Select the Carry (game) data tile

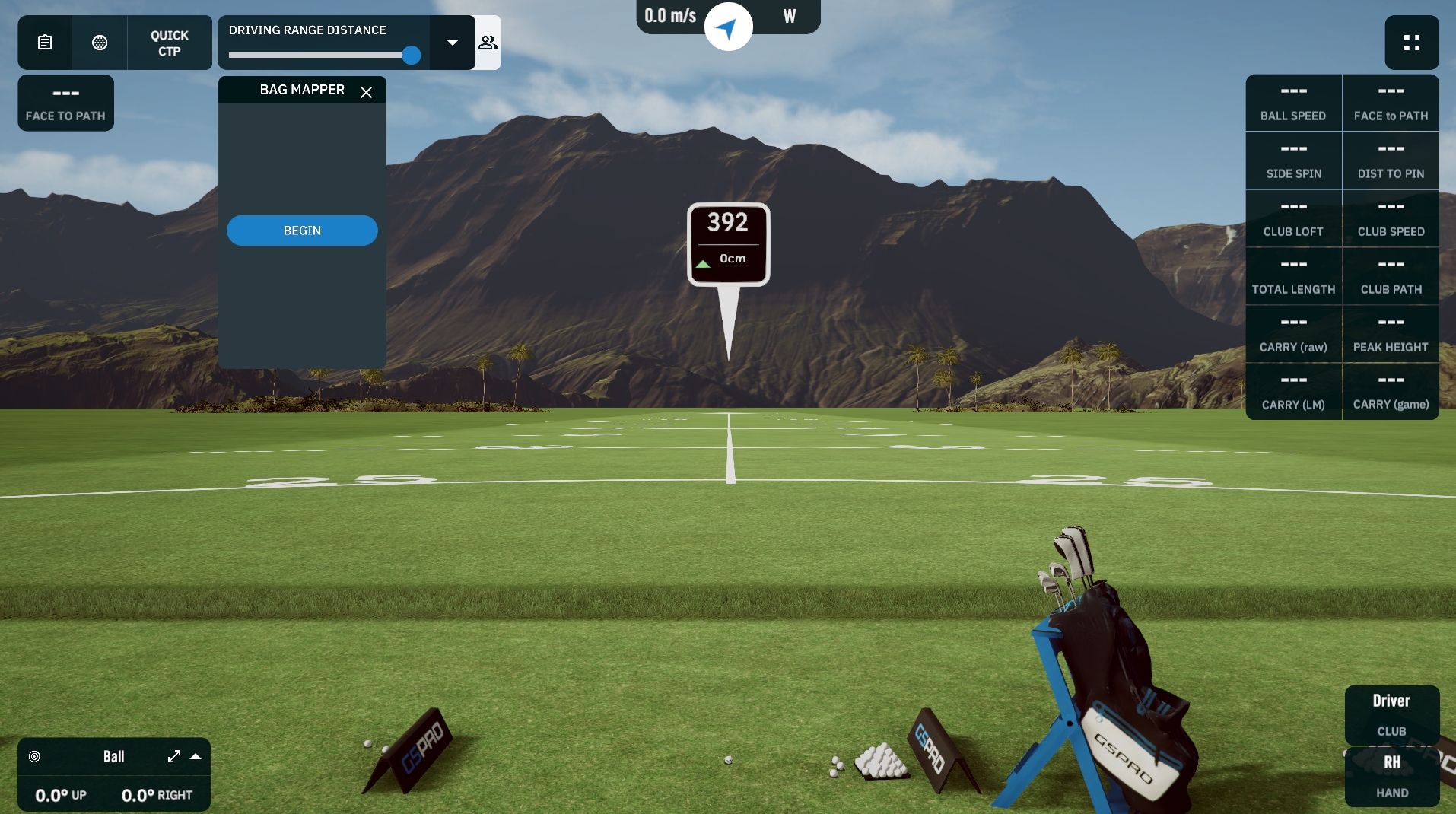coord(1391,393)
